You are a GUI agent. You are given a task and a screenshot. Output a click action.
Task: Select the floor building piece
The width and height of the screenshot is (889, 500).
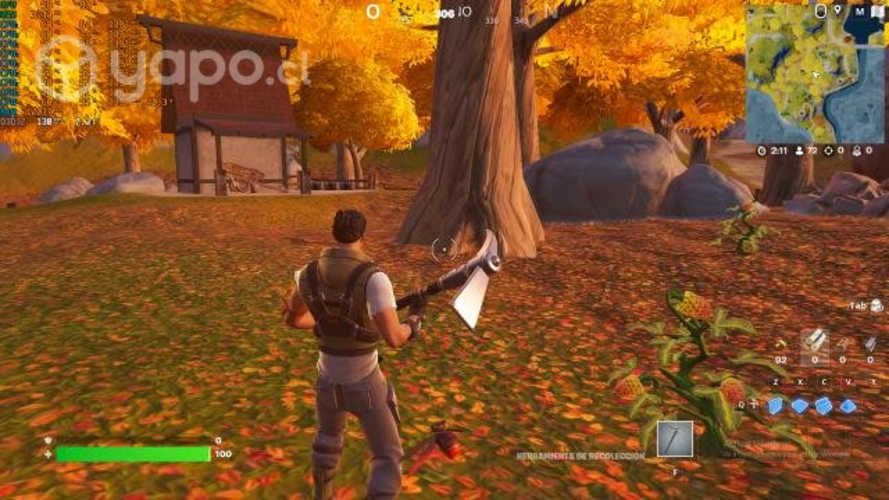coord(800,405)
